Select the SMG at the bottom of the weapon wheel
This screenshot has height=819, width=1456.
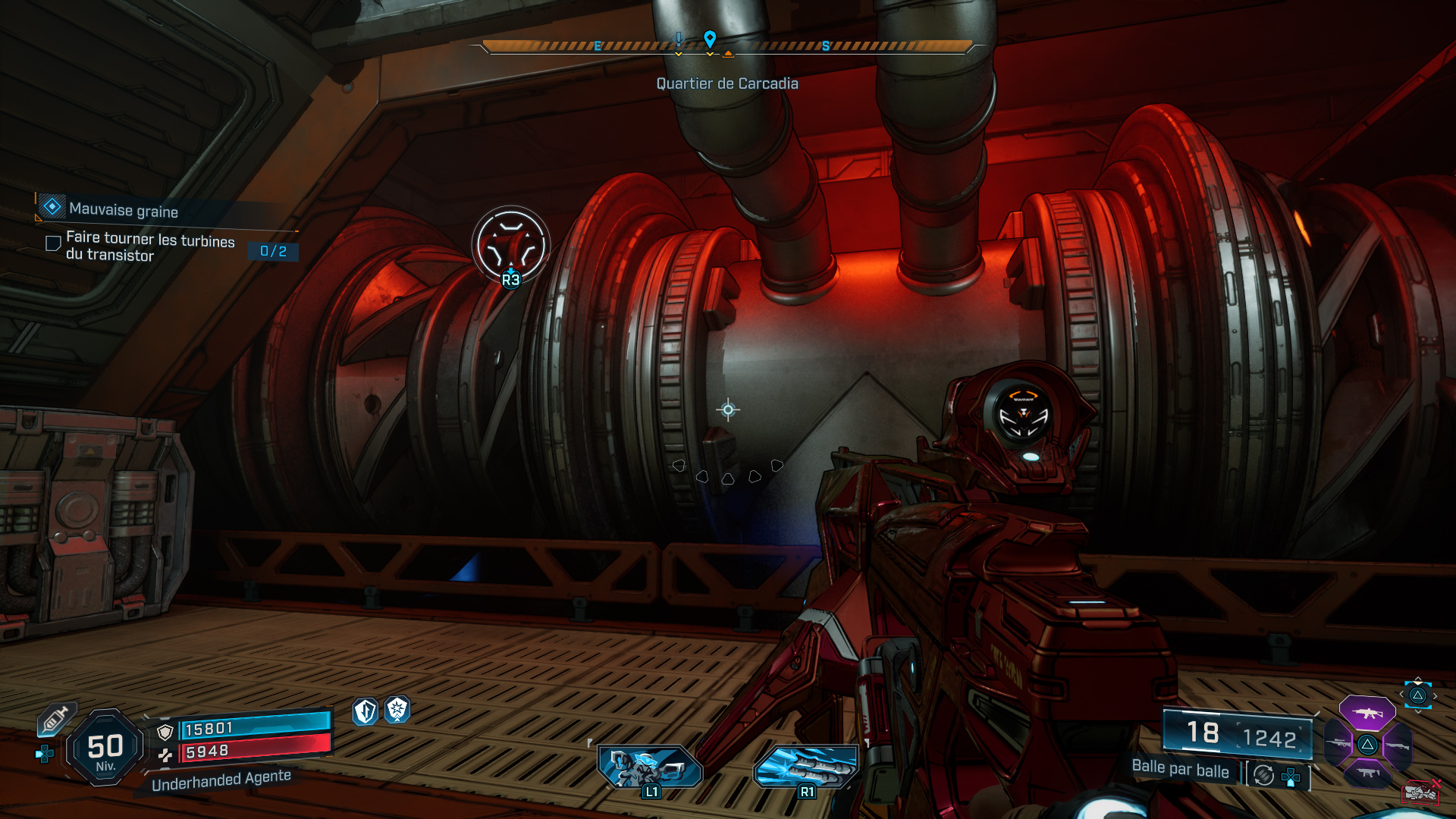click(x=1368, y=773)
